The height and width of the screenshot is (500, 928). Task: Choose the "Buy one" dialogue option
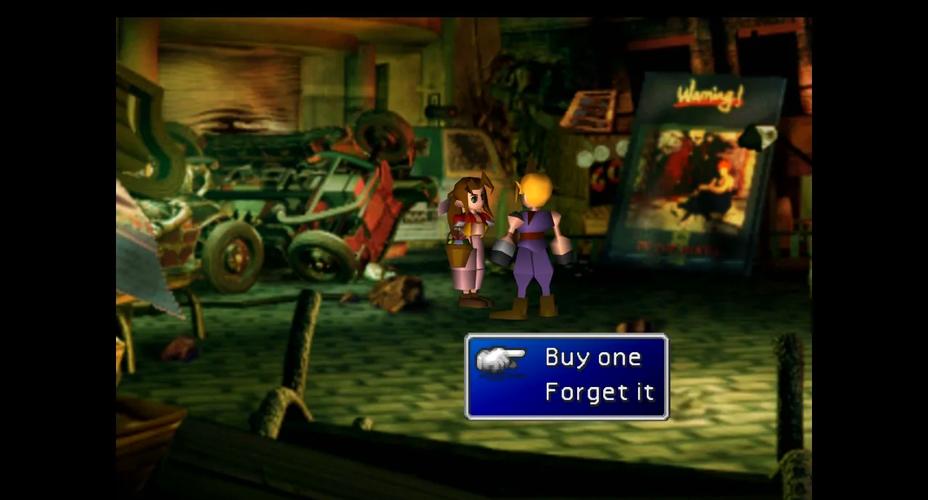[591, 358]
